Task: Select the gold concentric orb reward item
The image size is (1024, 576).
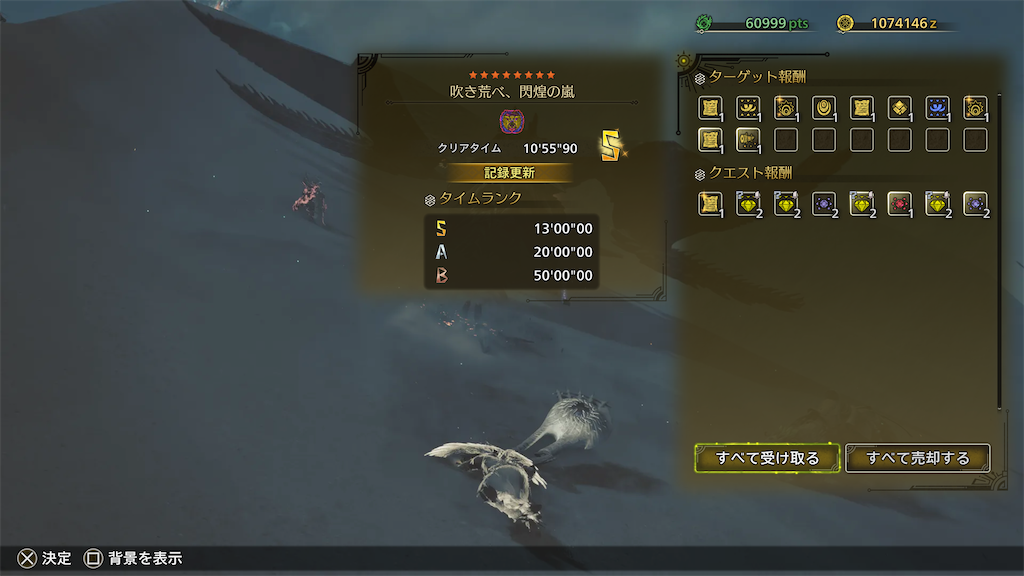Action: 823,108
